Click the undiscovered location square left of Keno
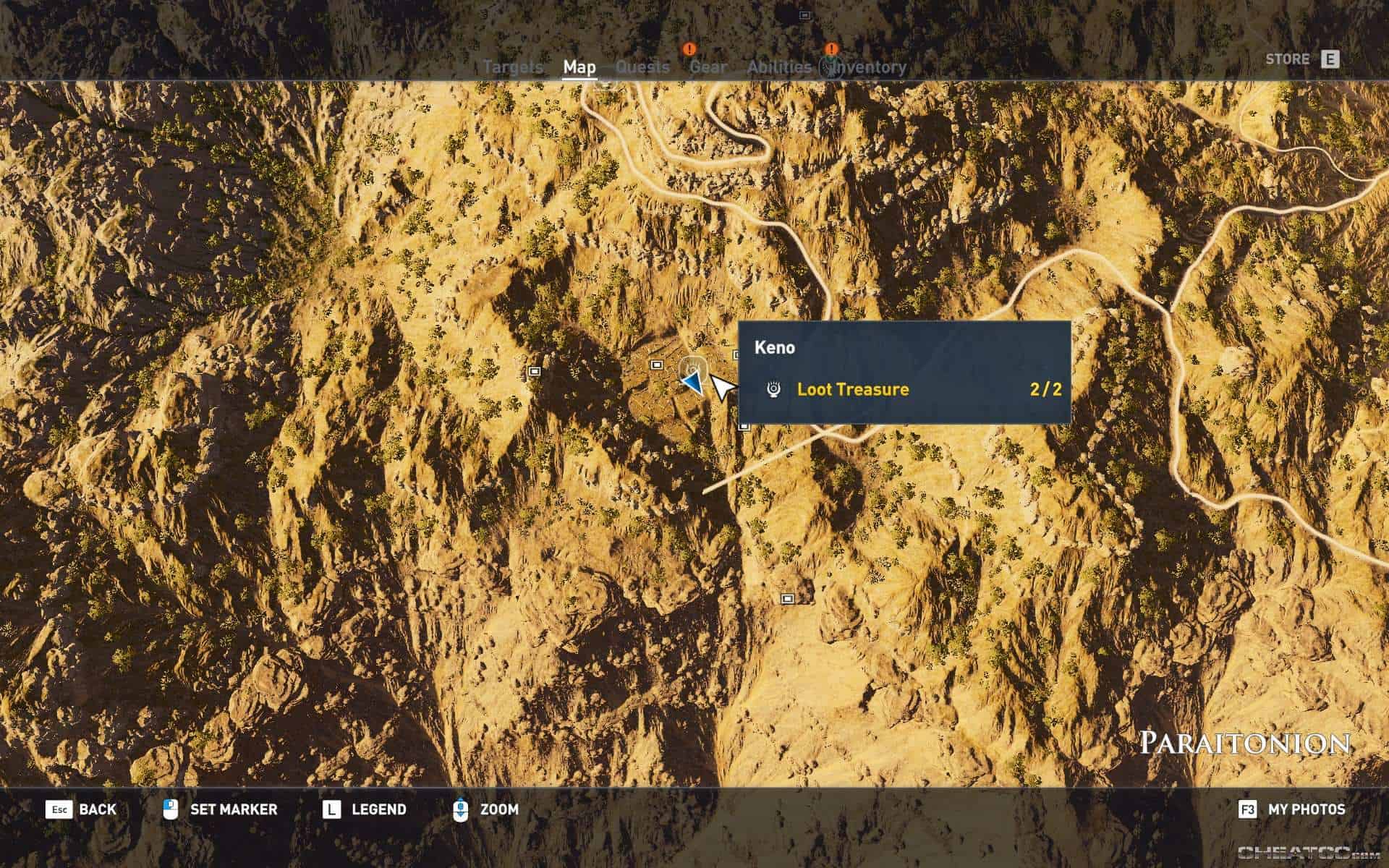 [533, 370]
